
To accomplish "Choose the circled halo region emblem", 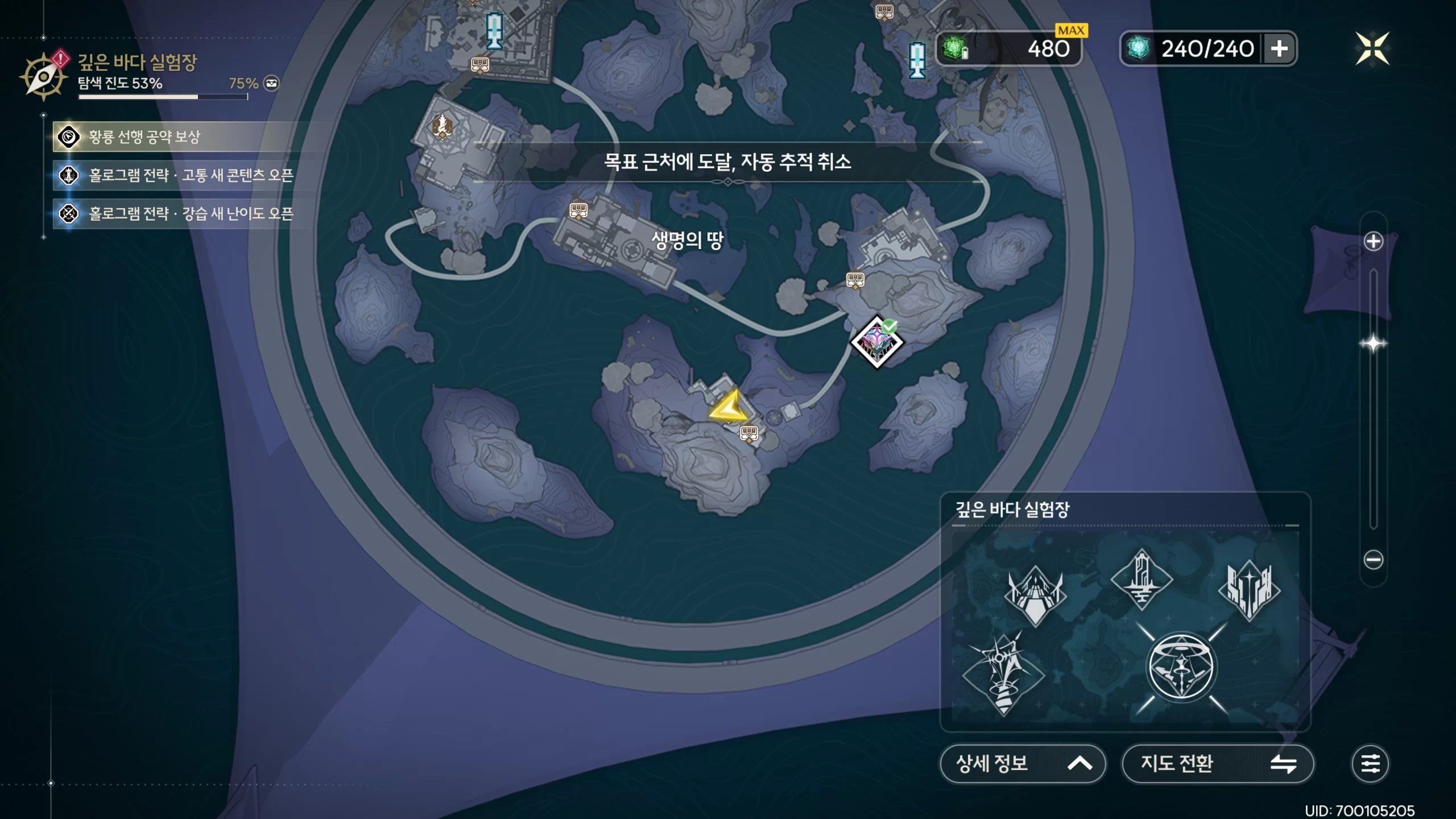I will click(1181, 667).
